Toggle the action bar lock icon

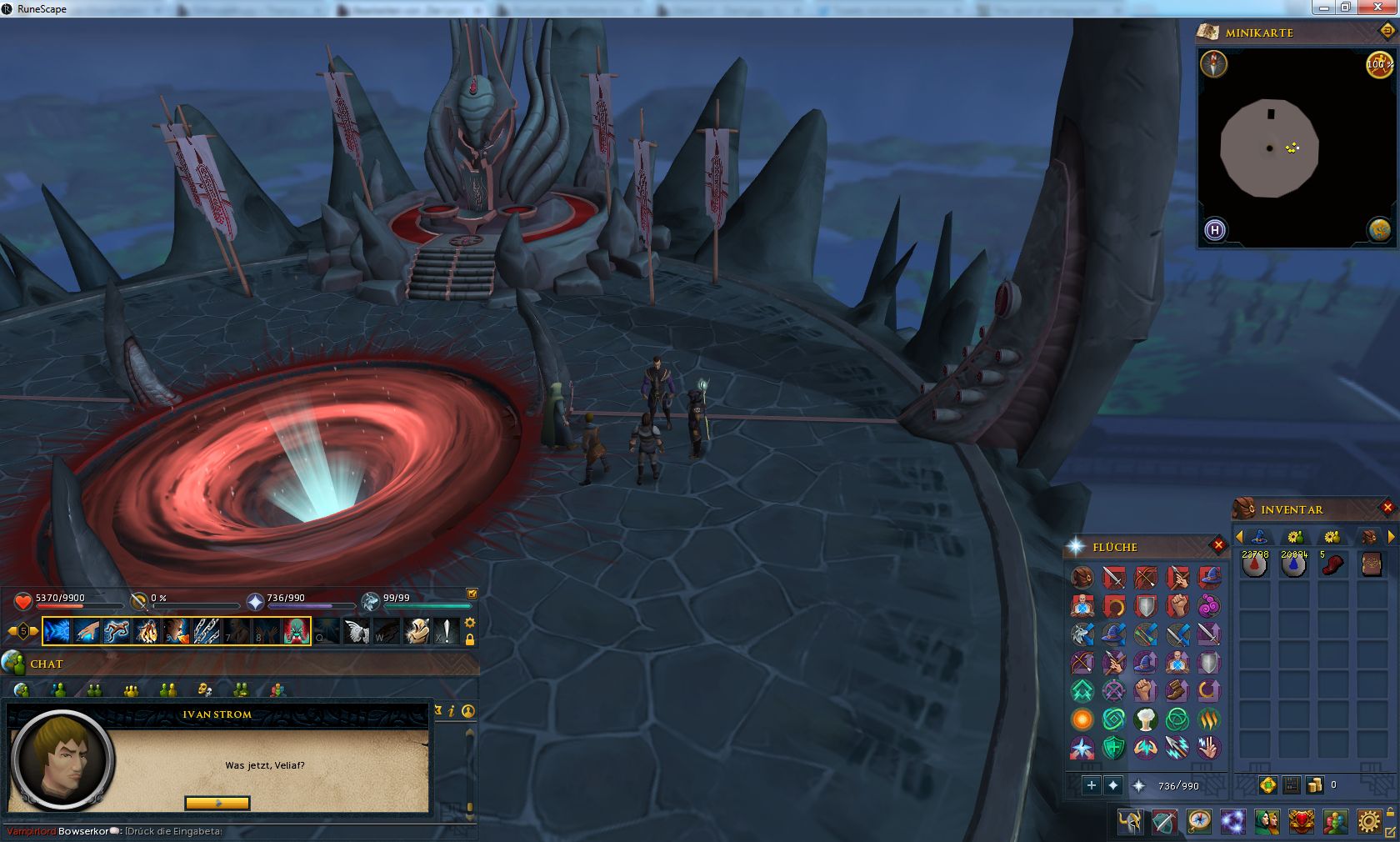click(470, 639)
